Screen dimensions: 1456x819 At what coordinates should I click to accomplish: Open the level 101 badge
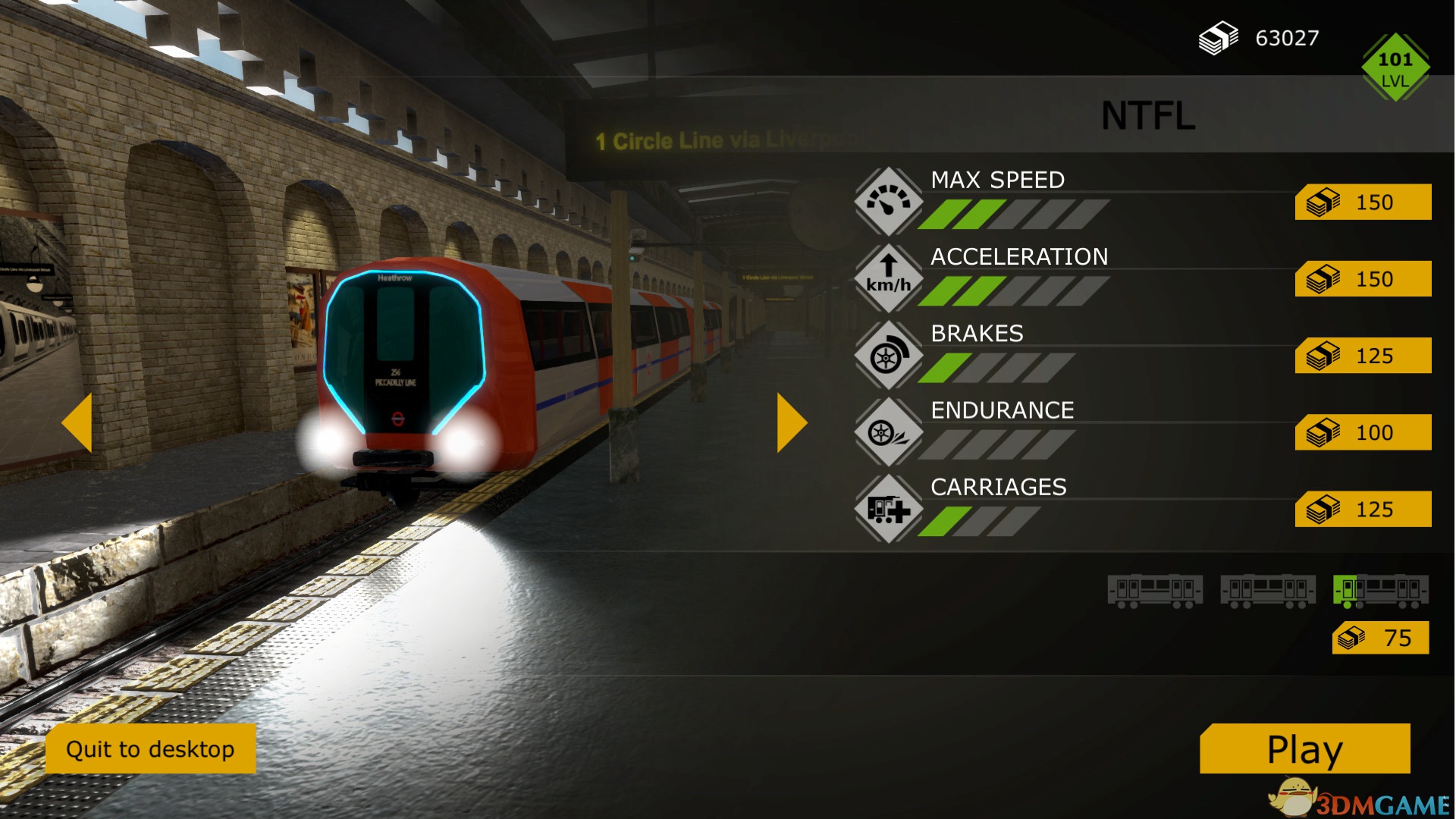(x=1395, y=67)
